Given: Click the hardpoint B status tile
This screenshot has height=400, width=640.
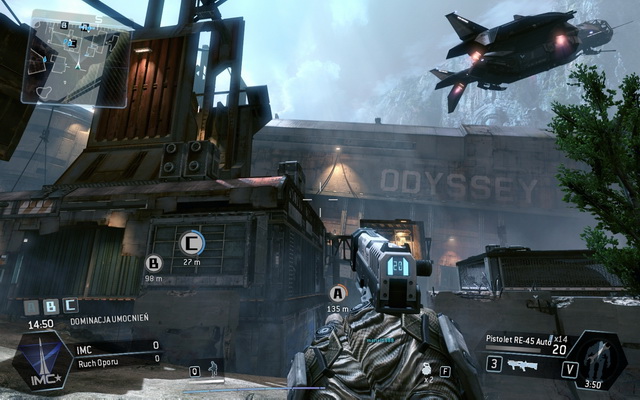Looking at the screenshot, I should pyautogui.click(x=51, y=306).
